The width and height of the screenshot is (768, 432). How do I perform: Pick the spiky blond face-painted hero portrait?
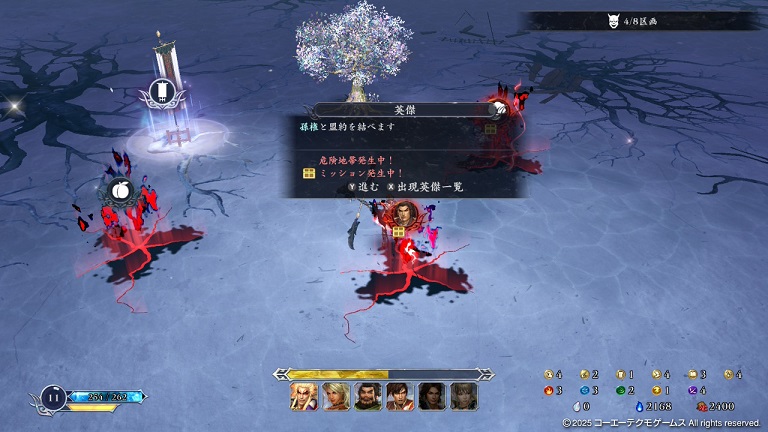(304, 397)
